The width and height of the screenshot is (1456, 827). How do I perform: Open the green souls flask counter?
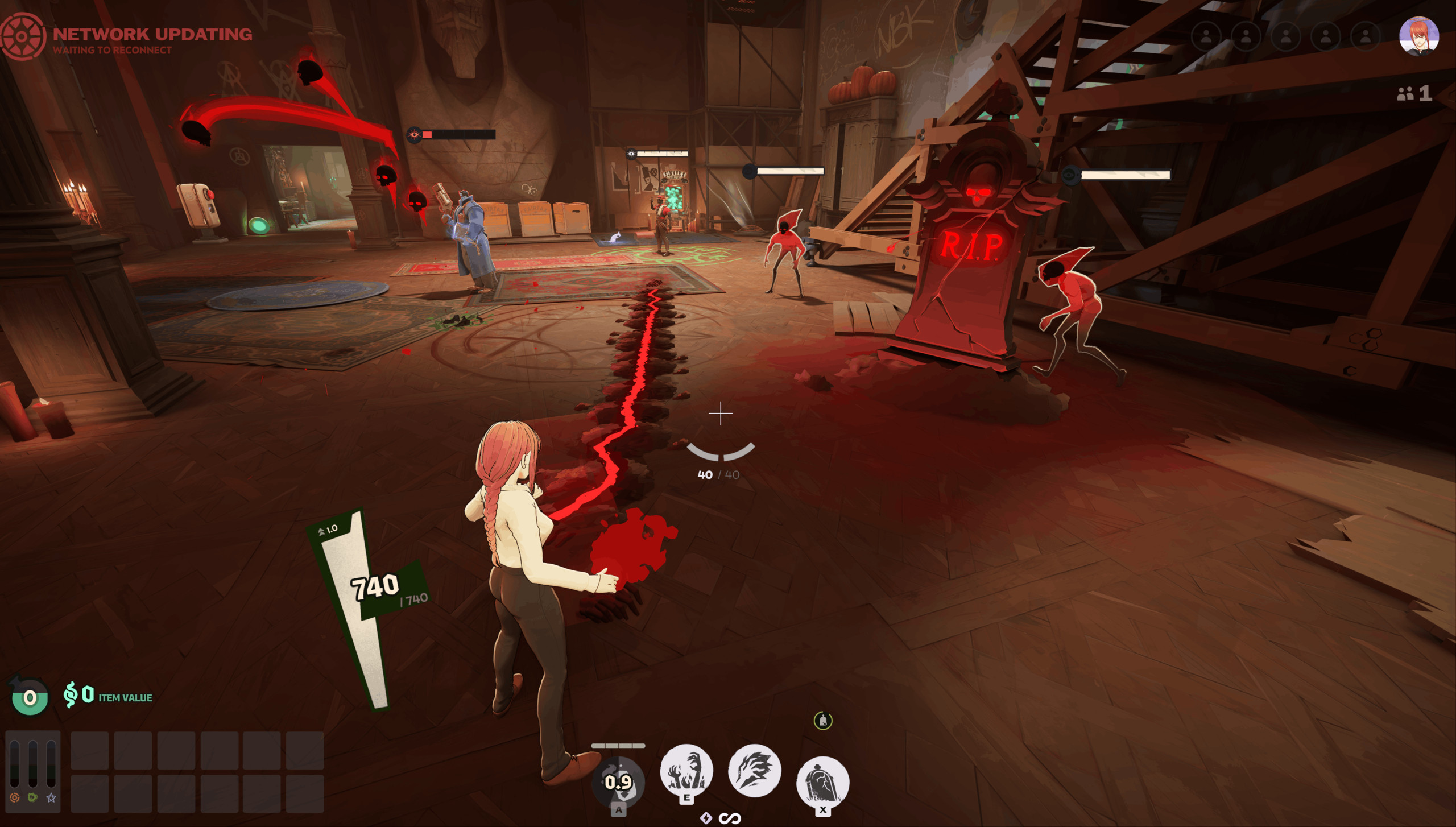(30, 696)
